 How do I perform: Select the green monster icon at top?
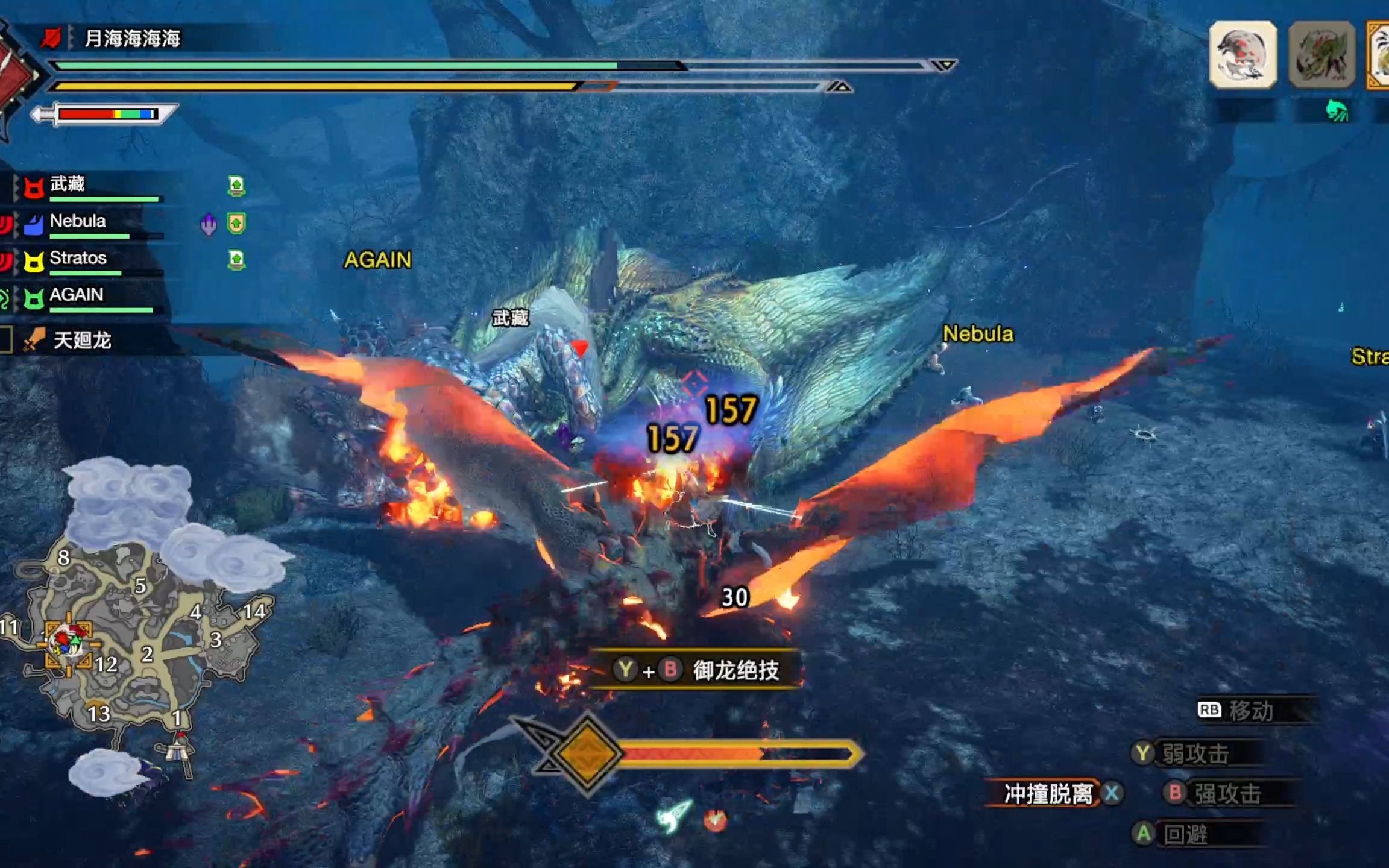click(x=1321, y=55)
